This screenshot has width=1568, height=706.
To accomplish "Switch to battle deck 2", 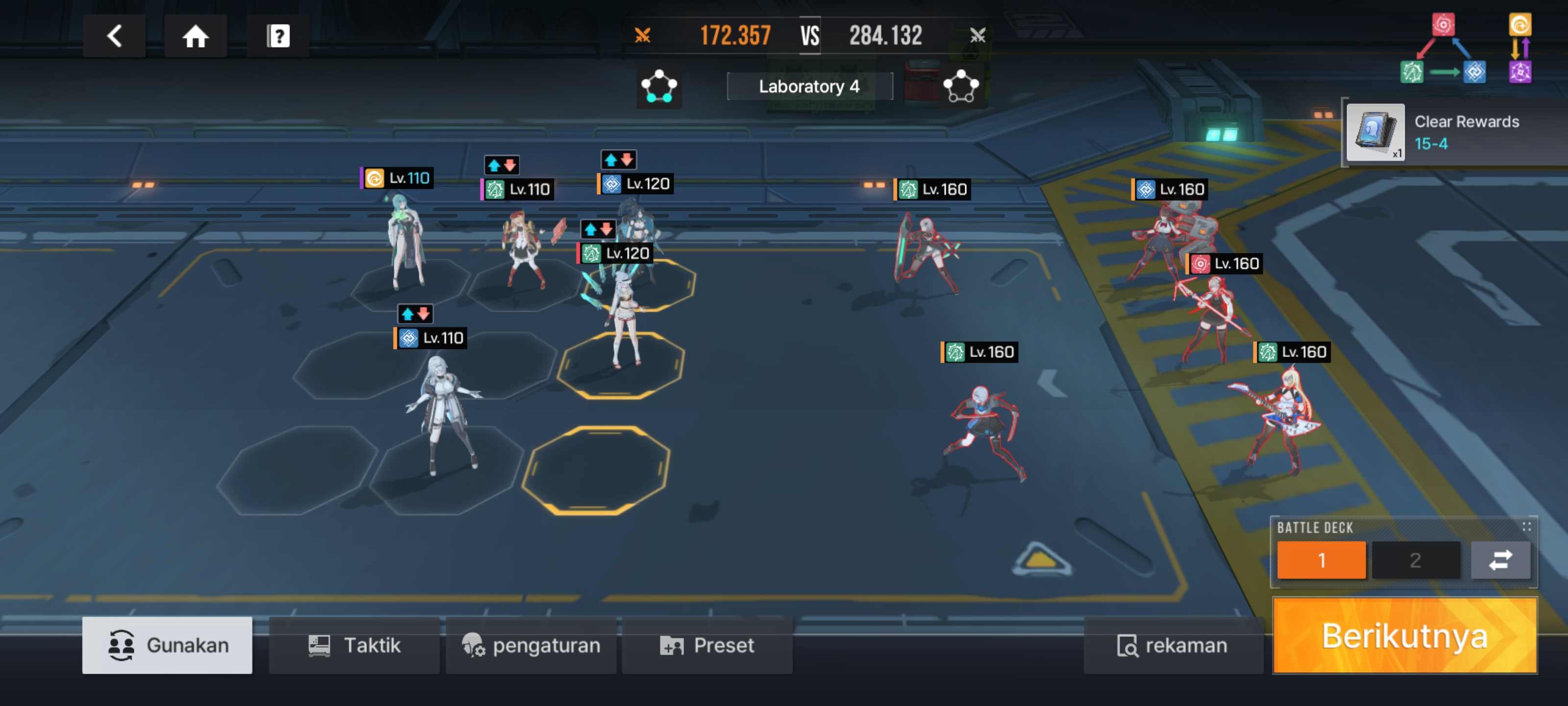I will [x=1415, y=560].
